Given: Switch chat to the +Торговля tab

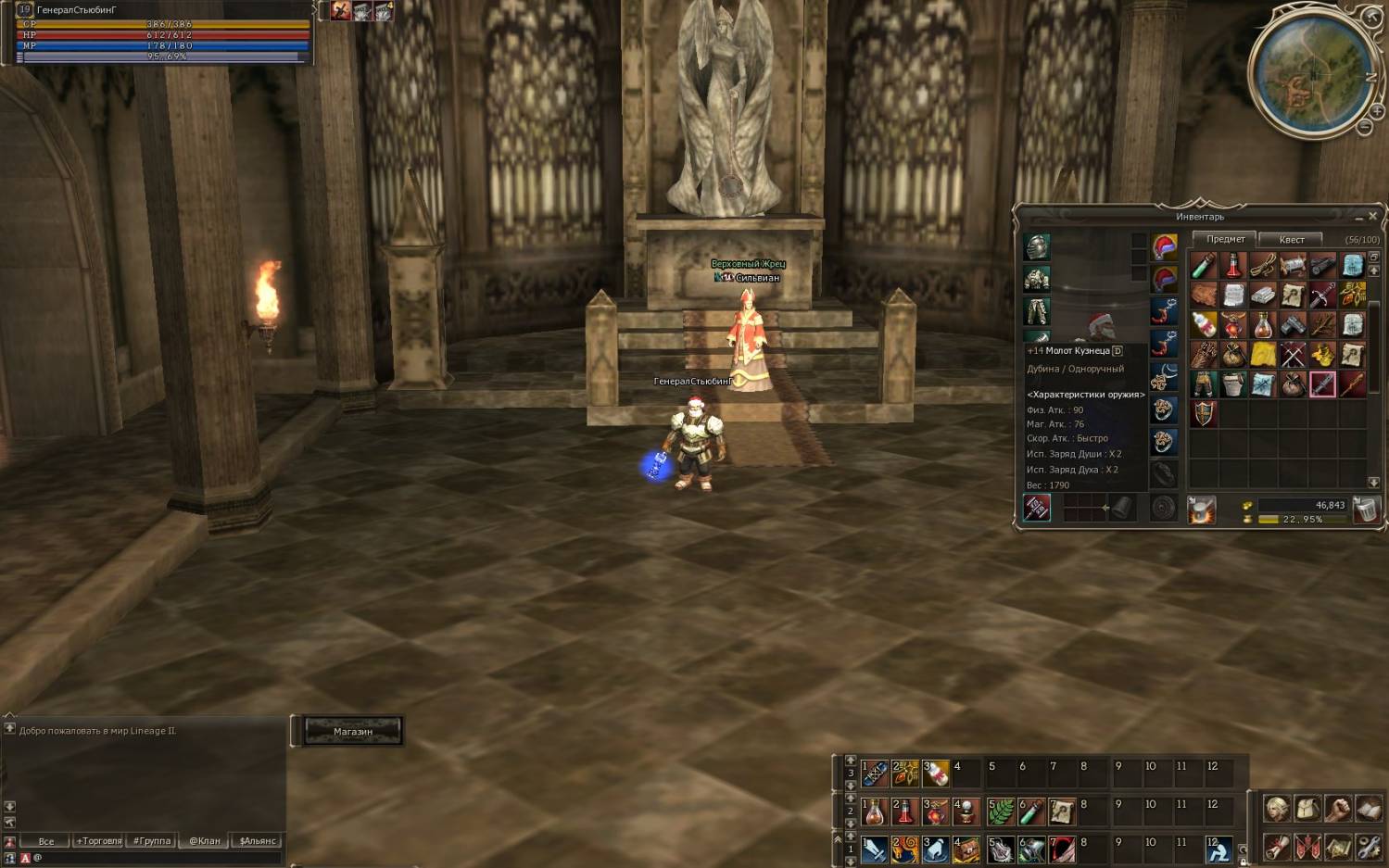Looking at the screenshot, I should click(x=99, y=841).
